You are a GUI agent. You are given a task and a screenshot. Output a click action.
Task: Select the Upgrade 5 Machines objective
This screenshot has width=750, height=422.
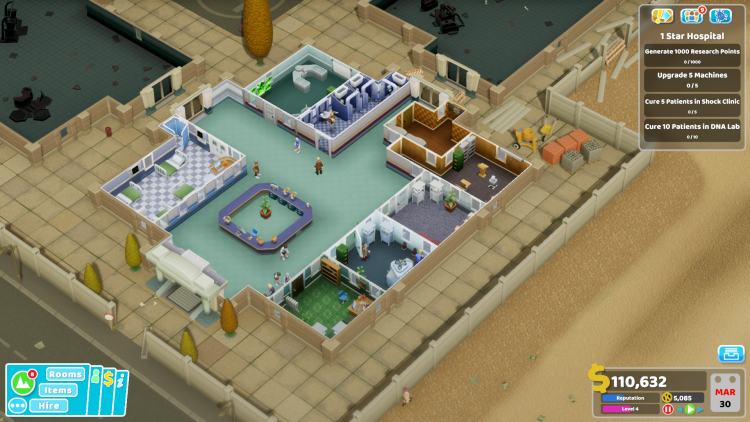click(x=692, y=79)
